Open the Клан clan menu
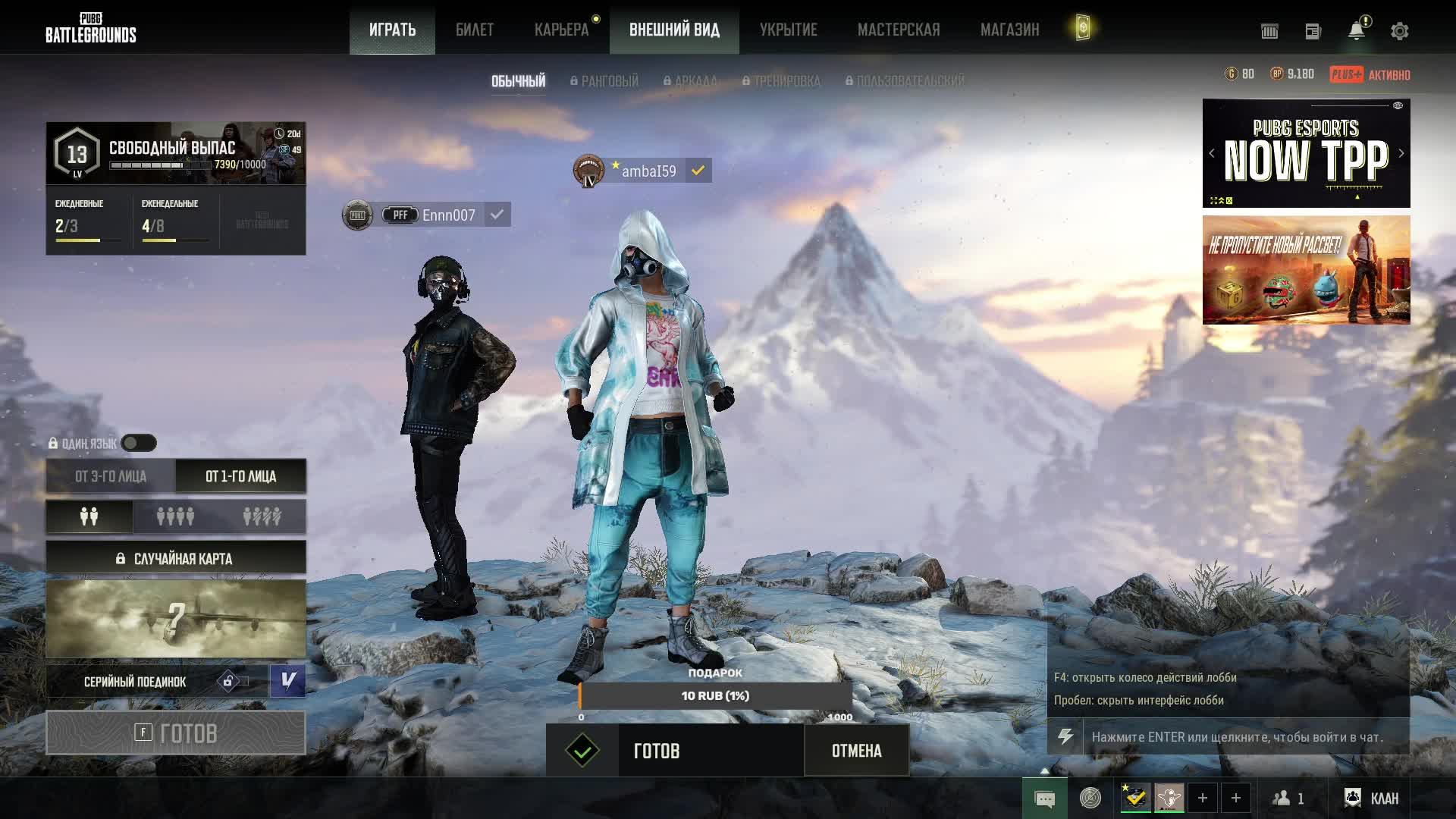1456x819 pixels. 1372,798
